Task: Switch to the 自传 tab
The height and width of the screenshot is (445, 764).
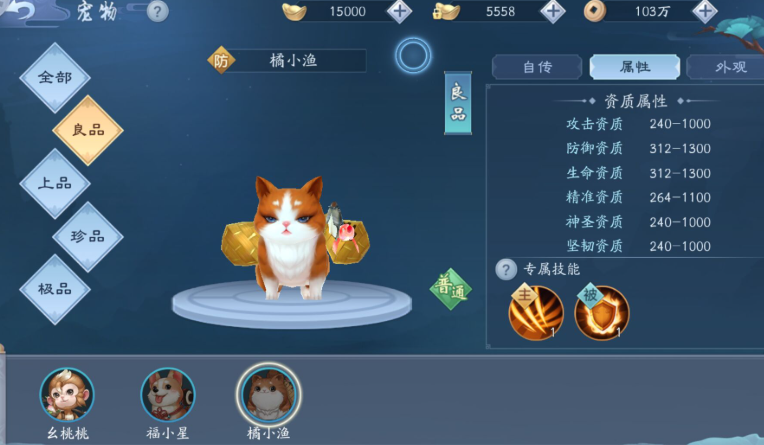Action: (537, 67)
